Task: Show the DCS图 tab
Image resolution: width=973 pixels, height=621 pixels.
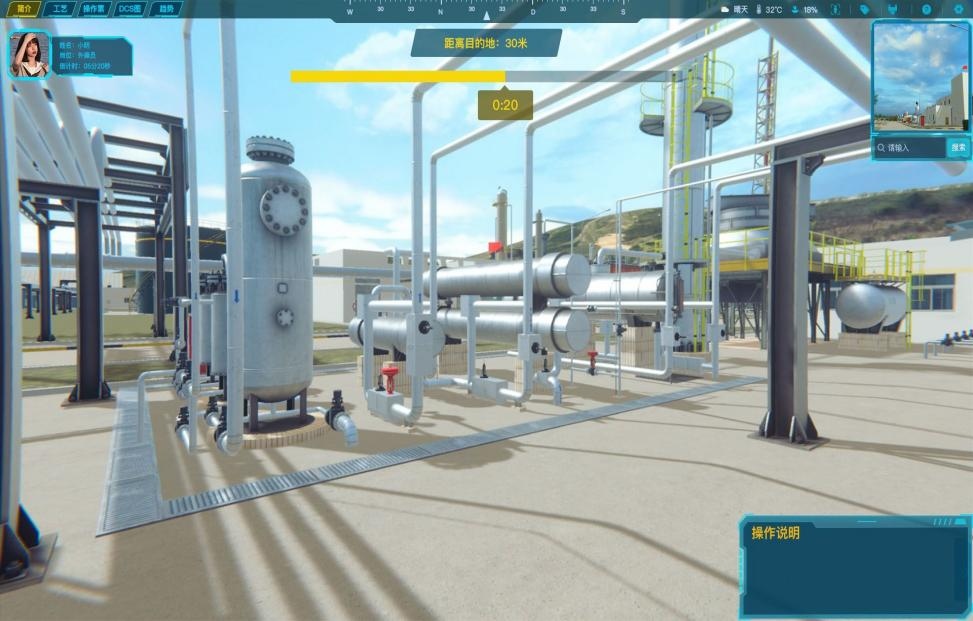Action: tap(130, 9)
